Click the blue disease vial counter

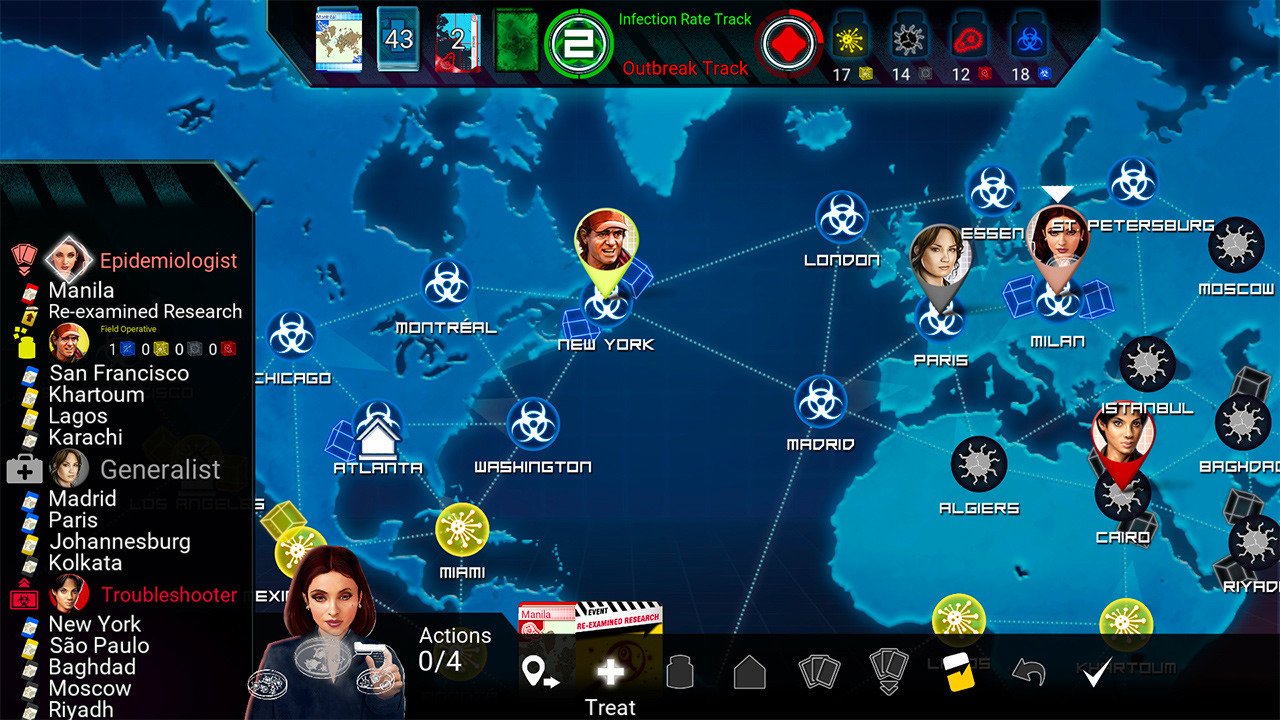coord(1030,42)
